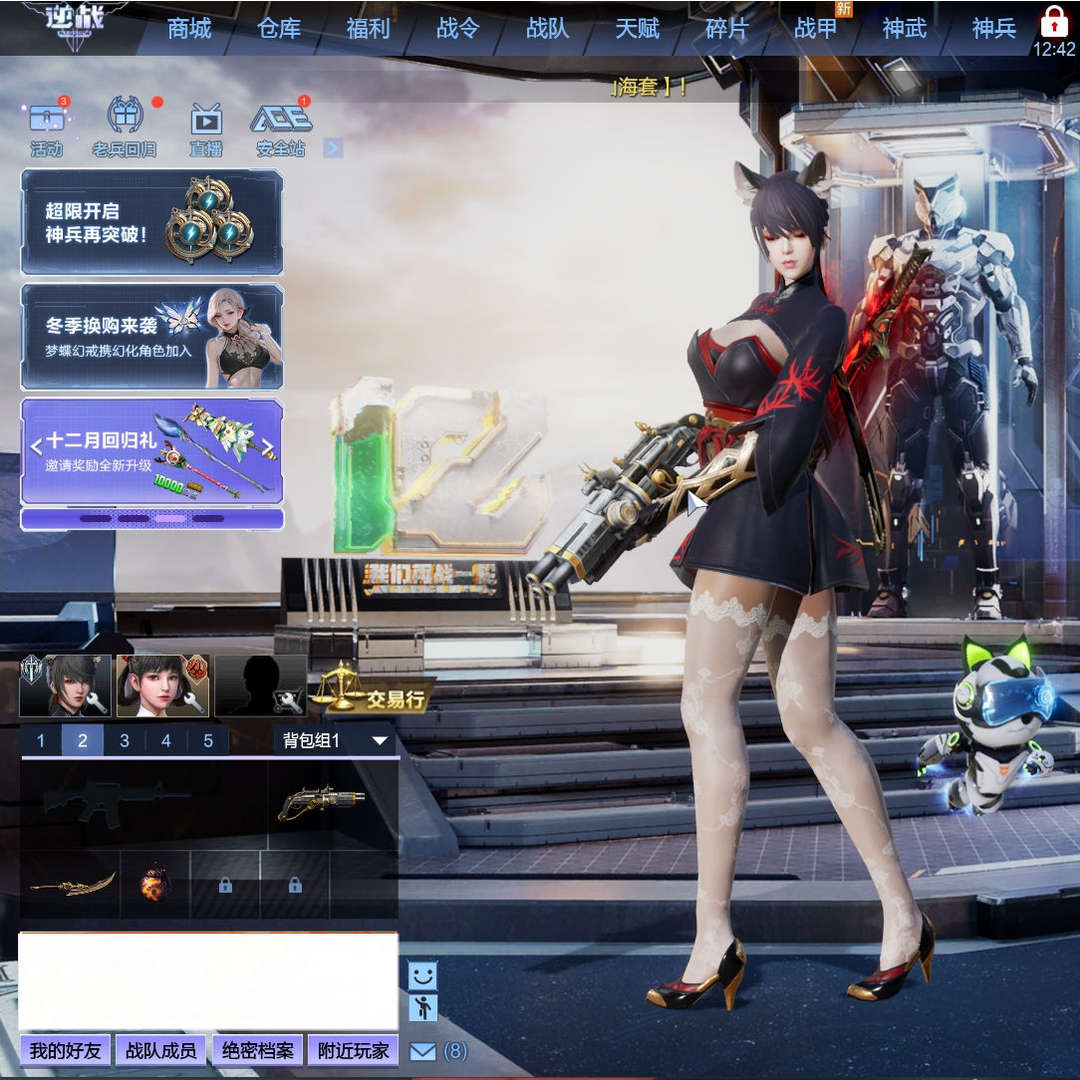Viewport: 1080px width, 1080px height.
Task: Switch to loadout tab 3
Action: pyautogui.click(x=124, y=741)
